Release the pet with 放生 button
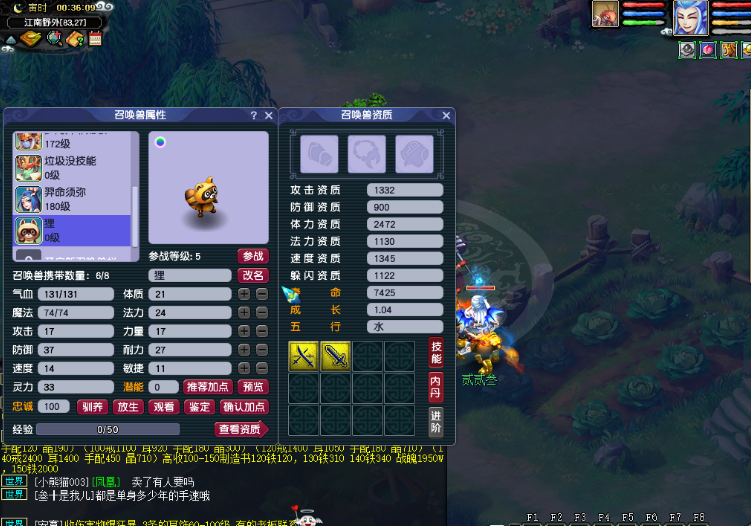Image resolution: width=751 pixels, height=526 pixels. pyautogui.click(x=127, y=407)
